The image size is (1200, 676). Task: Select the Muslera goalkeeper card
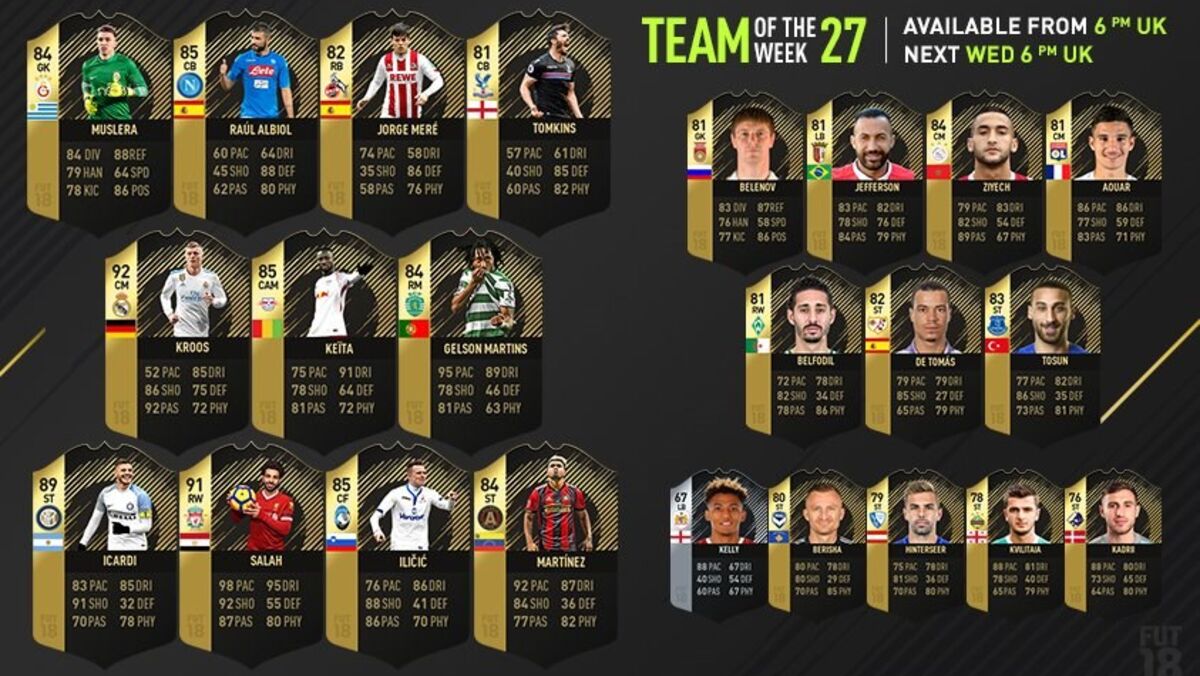point(101,120)
